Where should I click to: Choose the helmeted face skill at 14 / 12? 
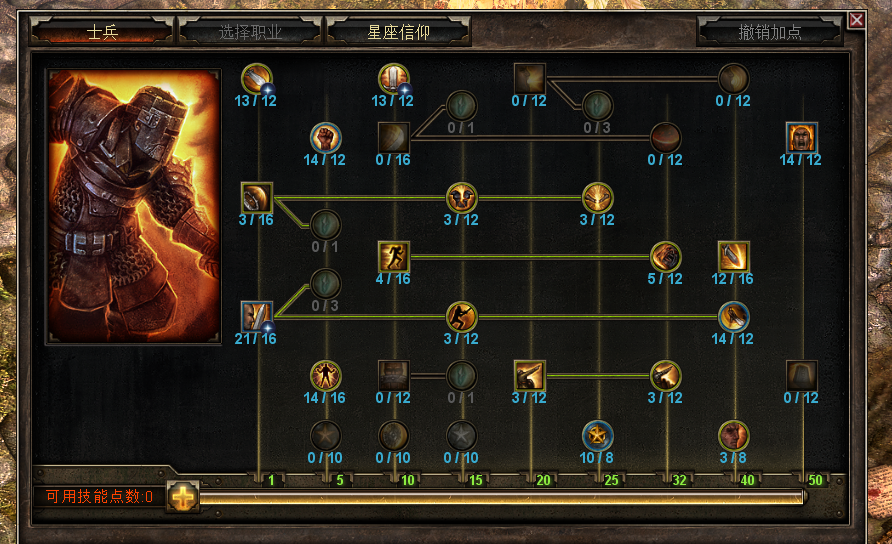tap(802, 137)
